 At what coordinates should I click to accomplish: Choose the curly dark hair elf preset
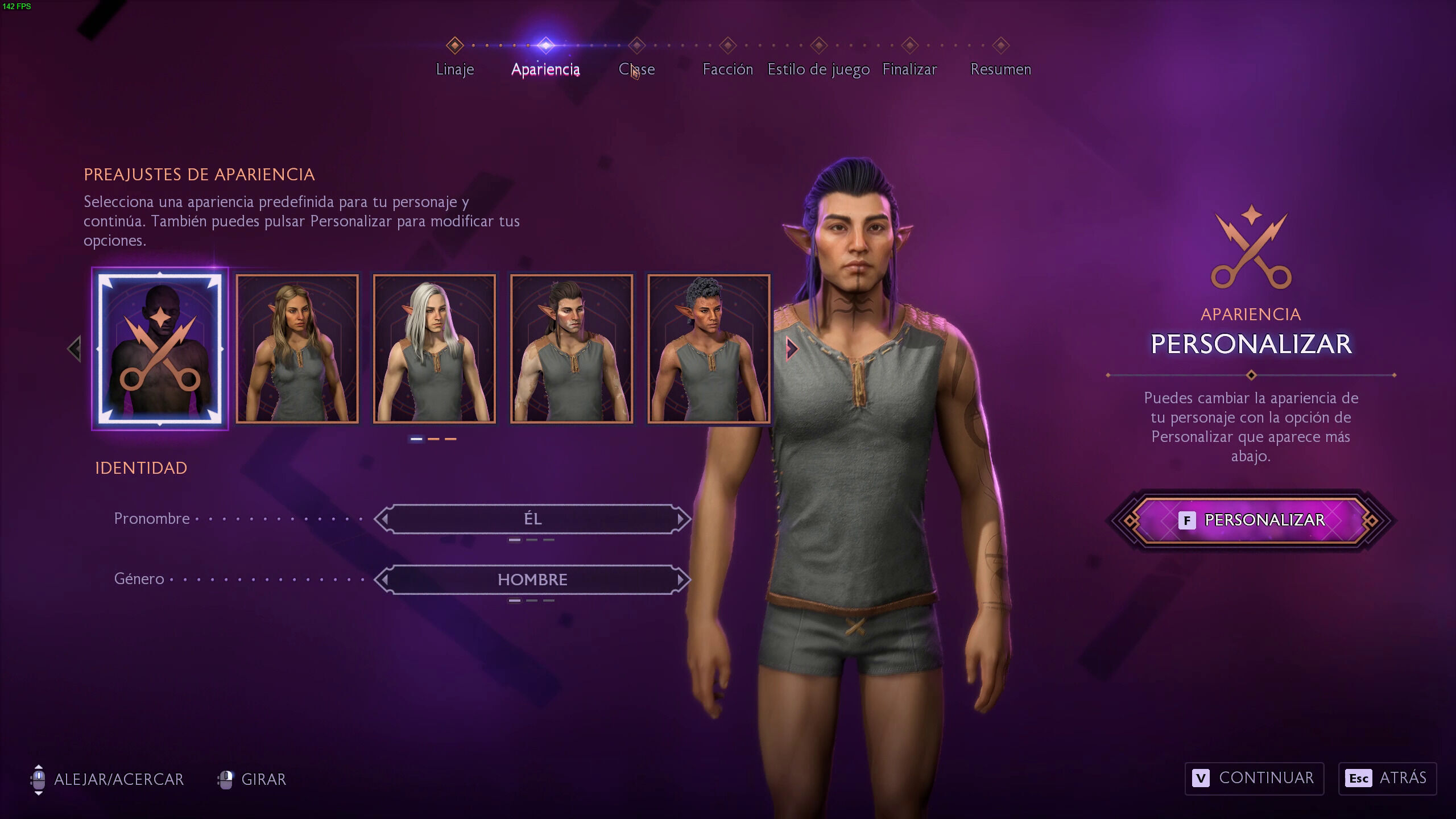(x=709, y=349)
